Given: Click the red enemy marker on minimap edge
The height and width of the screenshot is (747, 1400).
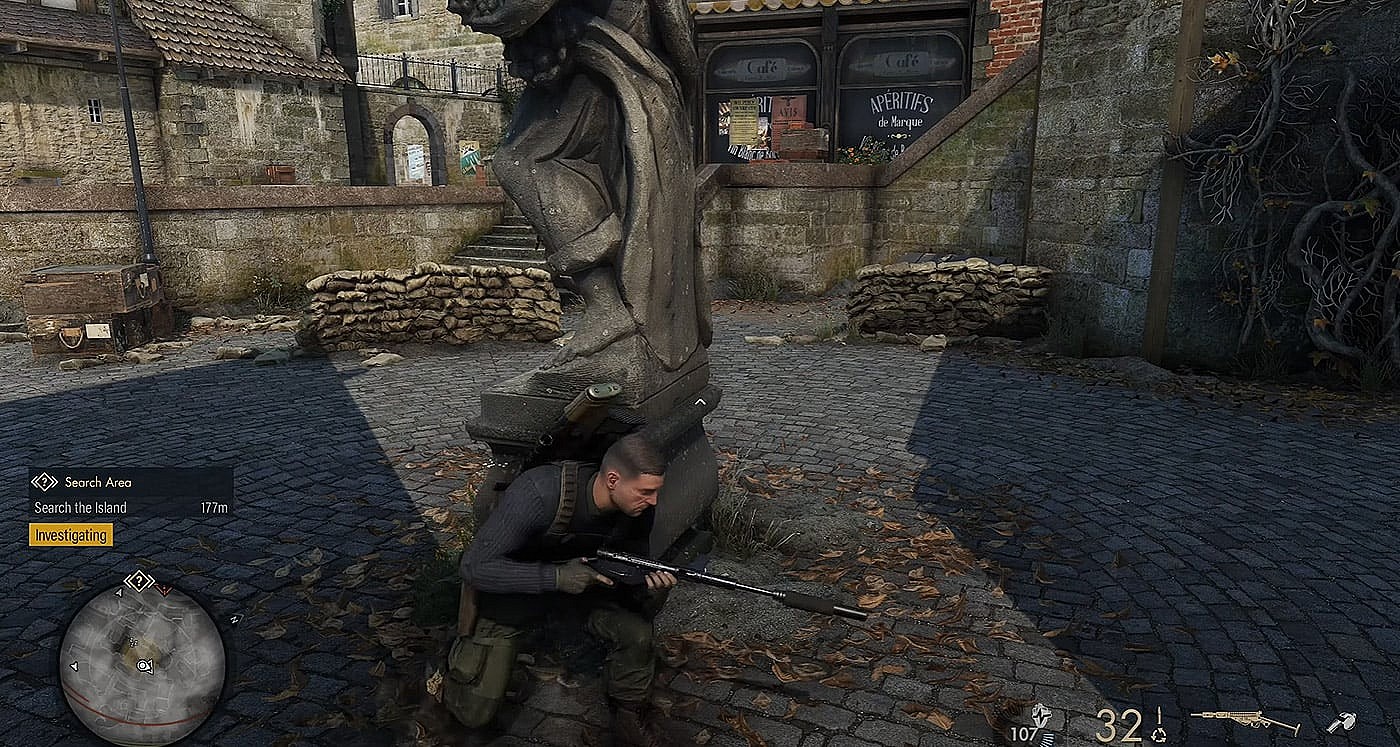Looking at the screenshot, I should pos(164,590).
